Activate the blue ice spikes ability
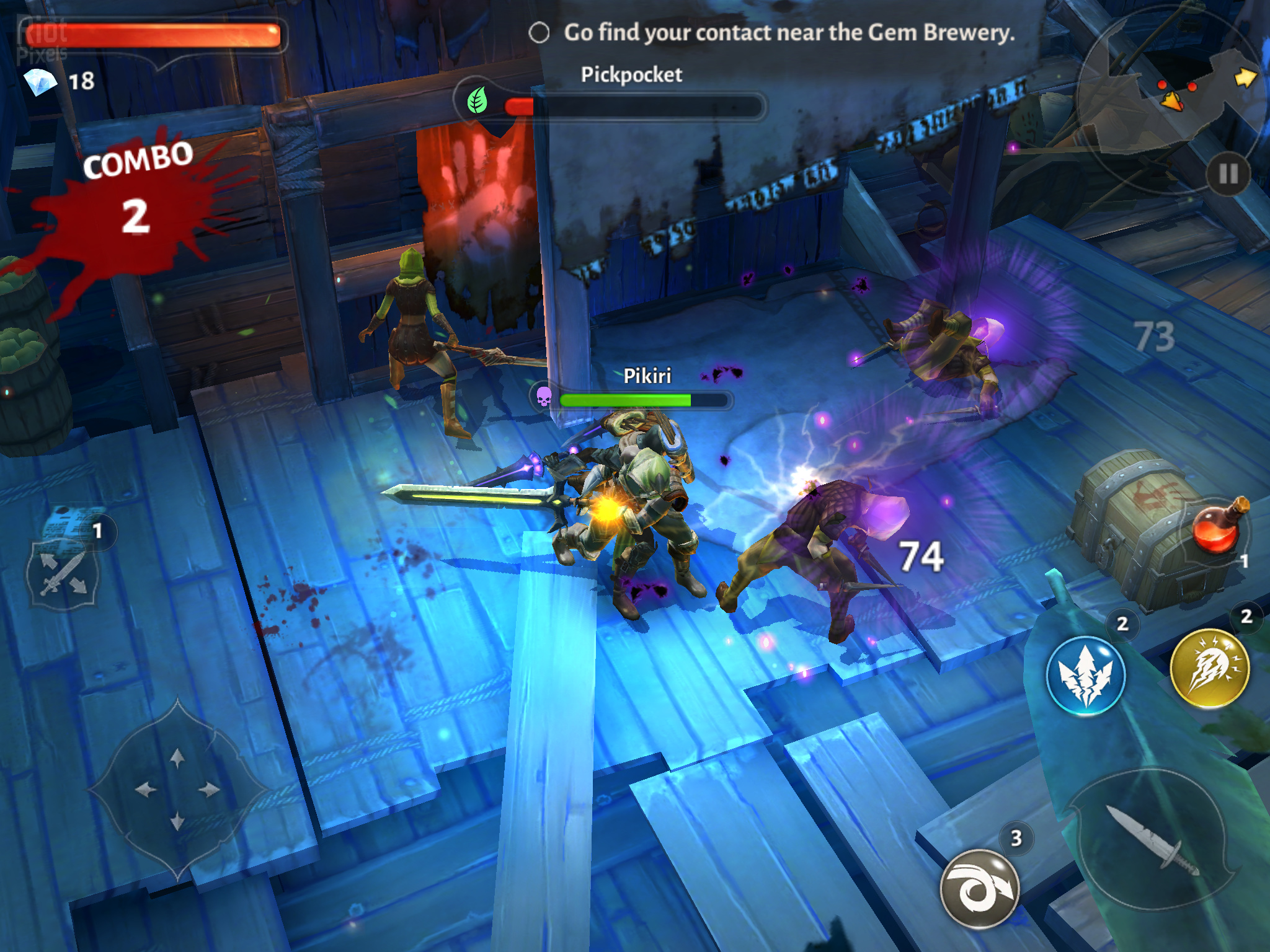The height and width of the screenshot is (952, 1270). coord(1085,676)
